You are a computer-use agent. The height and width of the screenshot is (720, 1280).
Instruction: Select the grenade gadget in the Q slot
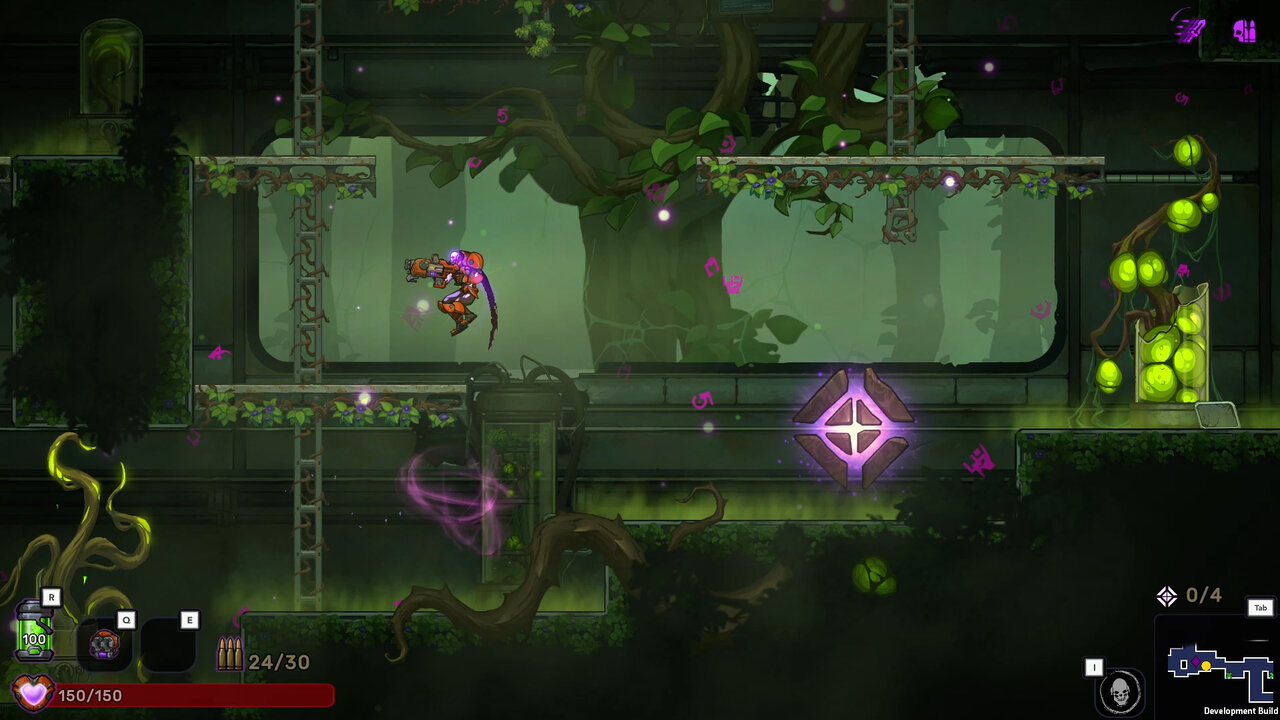[x=103, y=644]
